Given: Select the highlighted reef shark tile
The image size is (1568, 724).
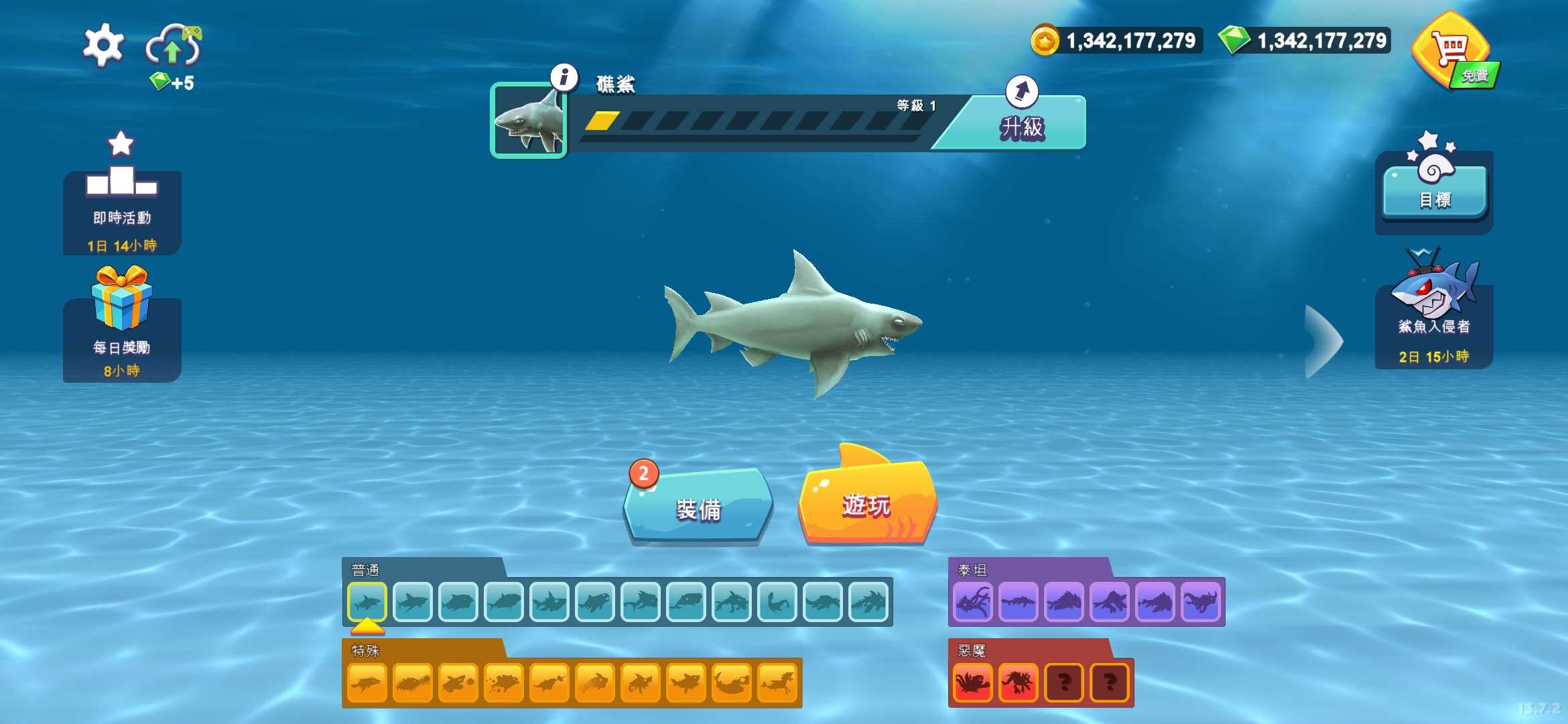Looking at the screenshot, I should (x=367, y=602).
